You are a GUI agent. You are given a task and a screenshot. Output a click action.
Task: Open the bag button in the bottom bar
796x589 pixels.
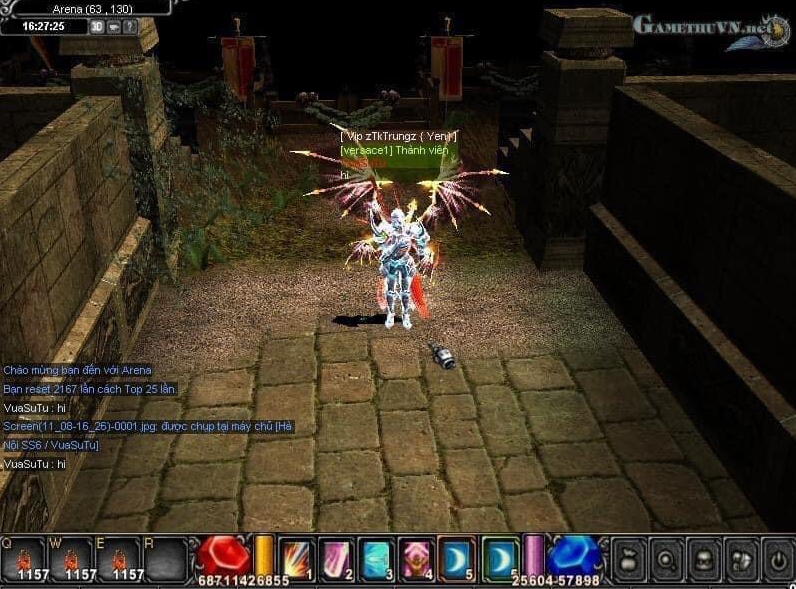point(627,556)
